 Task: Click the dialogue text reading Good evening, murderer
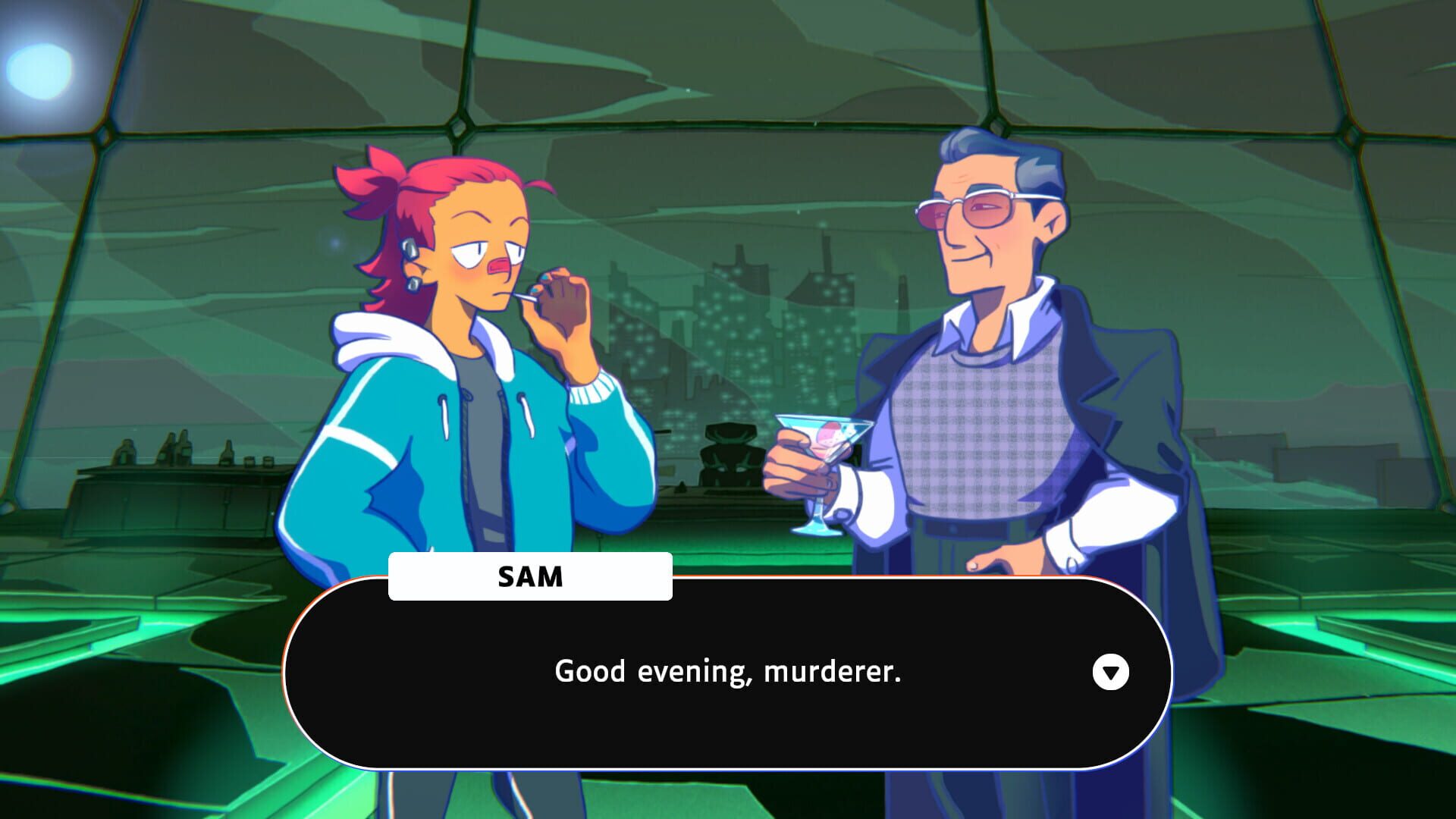pyautogui.click(x=728, y=672)
